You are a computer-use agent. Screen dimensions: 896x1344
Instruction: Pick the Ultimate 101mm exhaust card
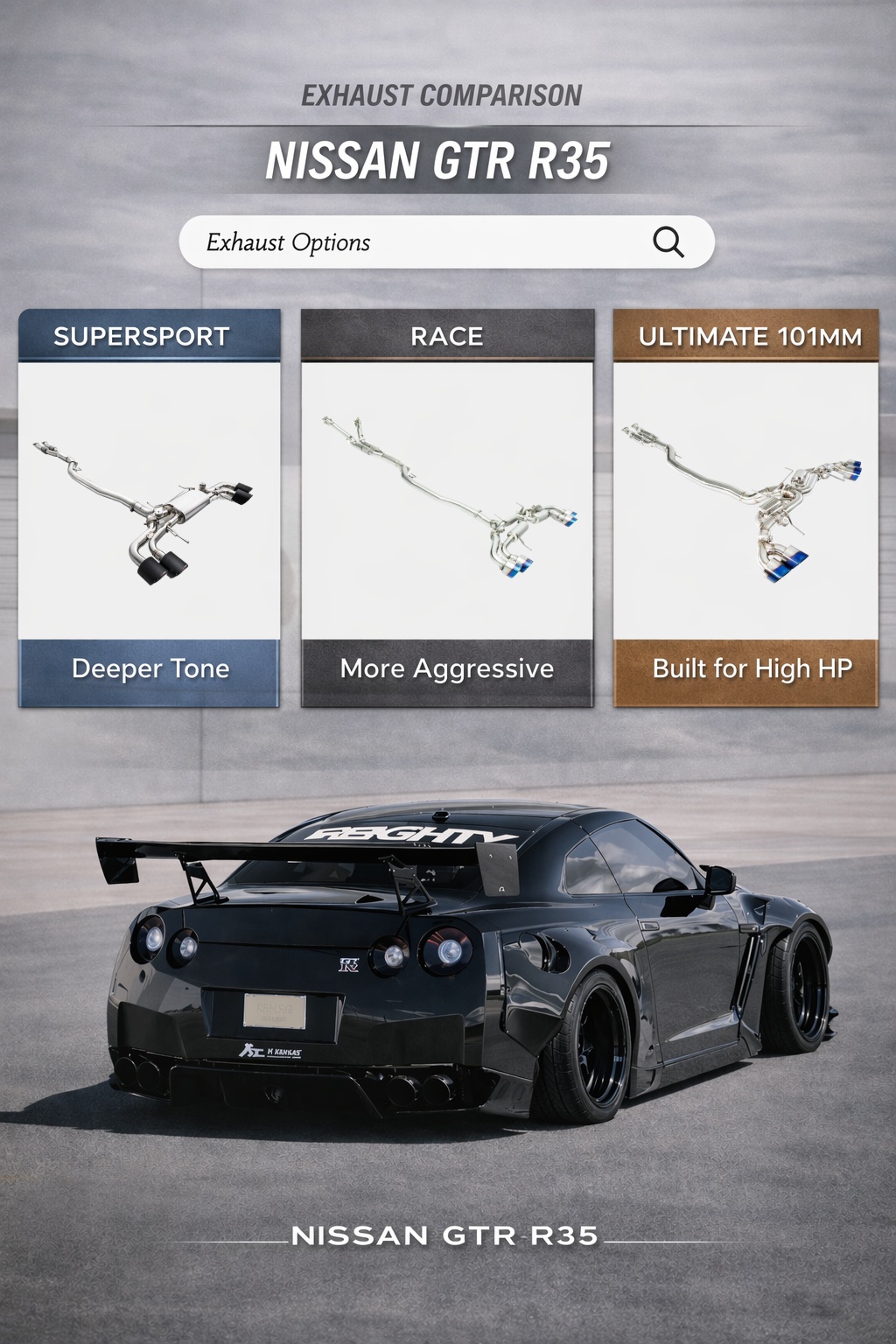coord(745,507)
